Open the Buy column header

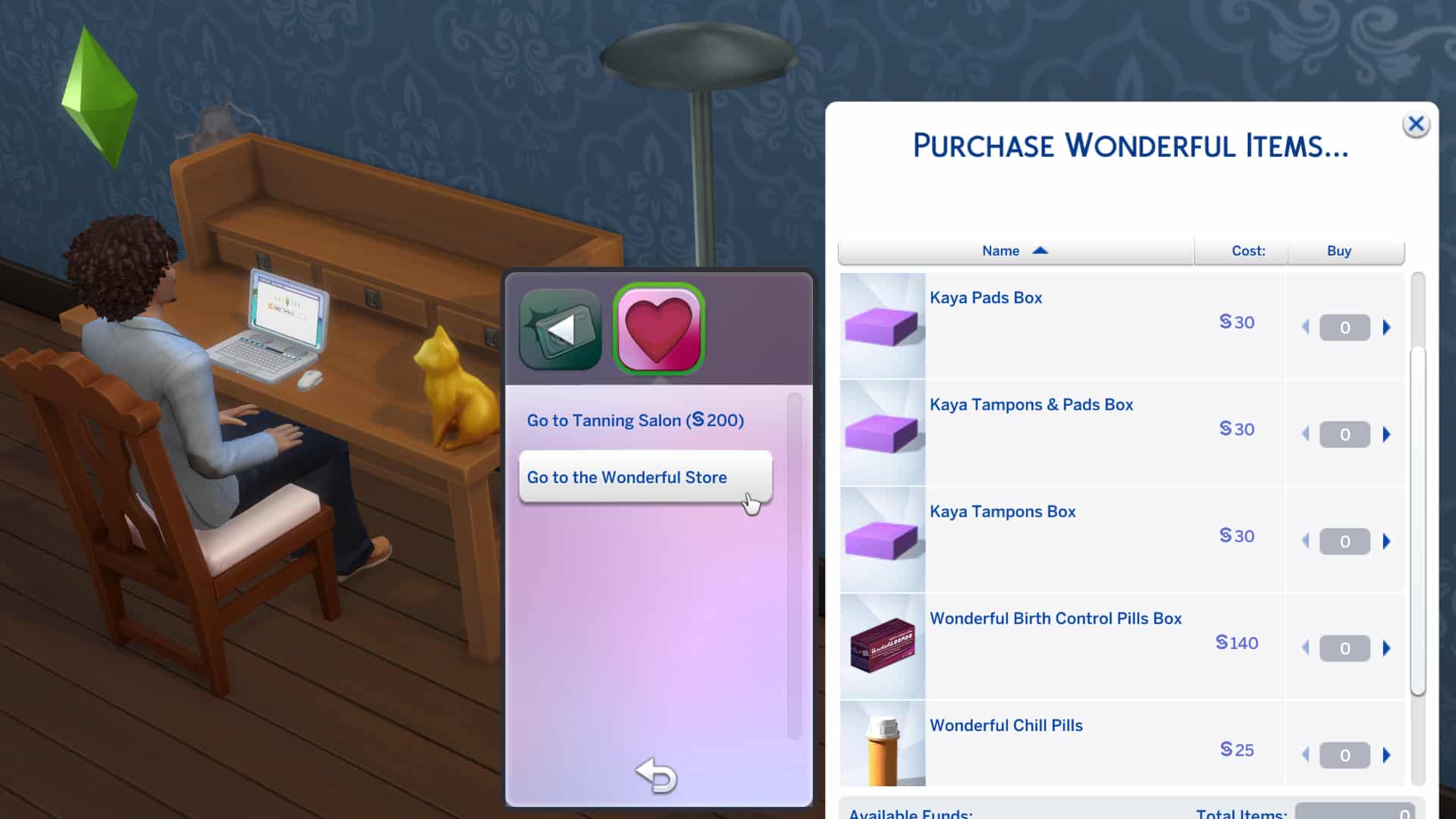pyautogui.click(x=1340, y=250)
